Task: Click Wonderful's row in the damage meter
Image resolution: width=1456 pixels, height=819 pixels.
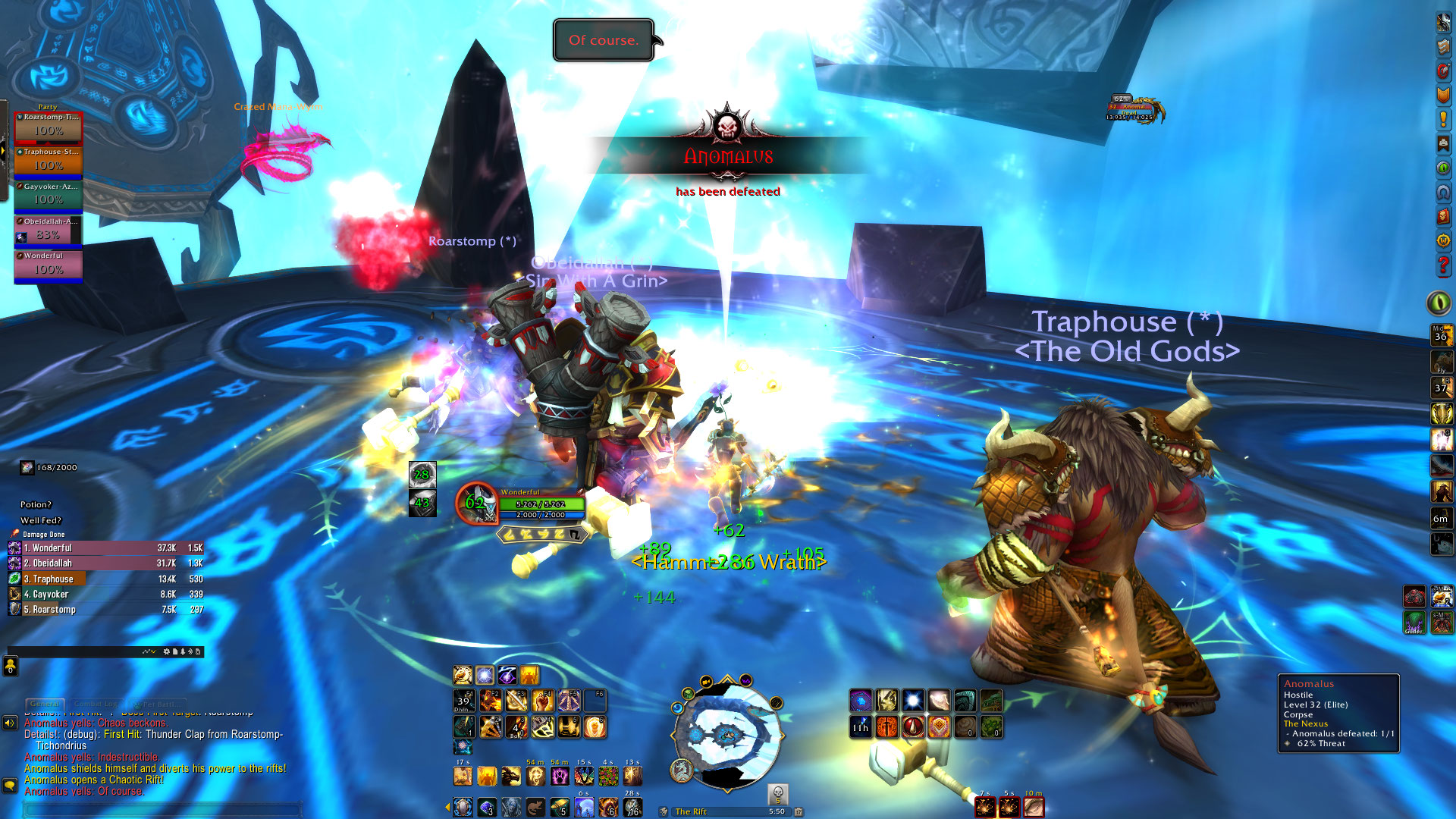Action: [x=106, y=548]
